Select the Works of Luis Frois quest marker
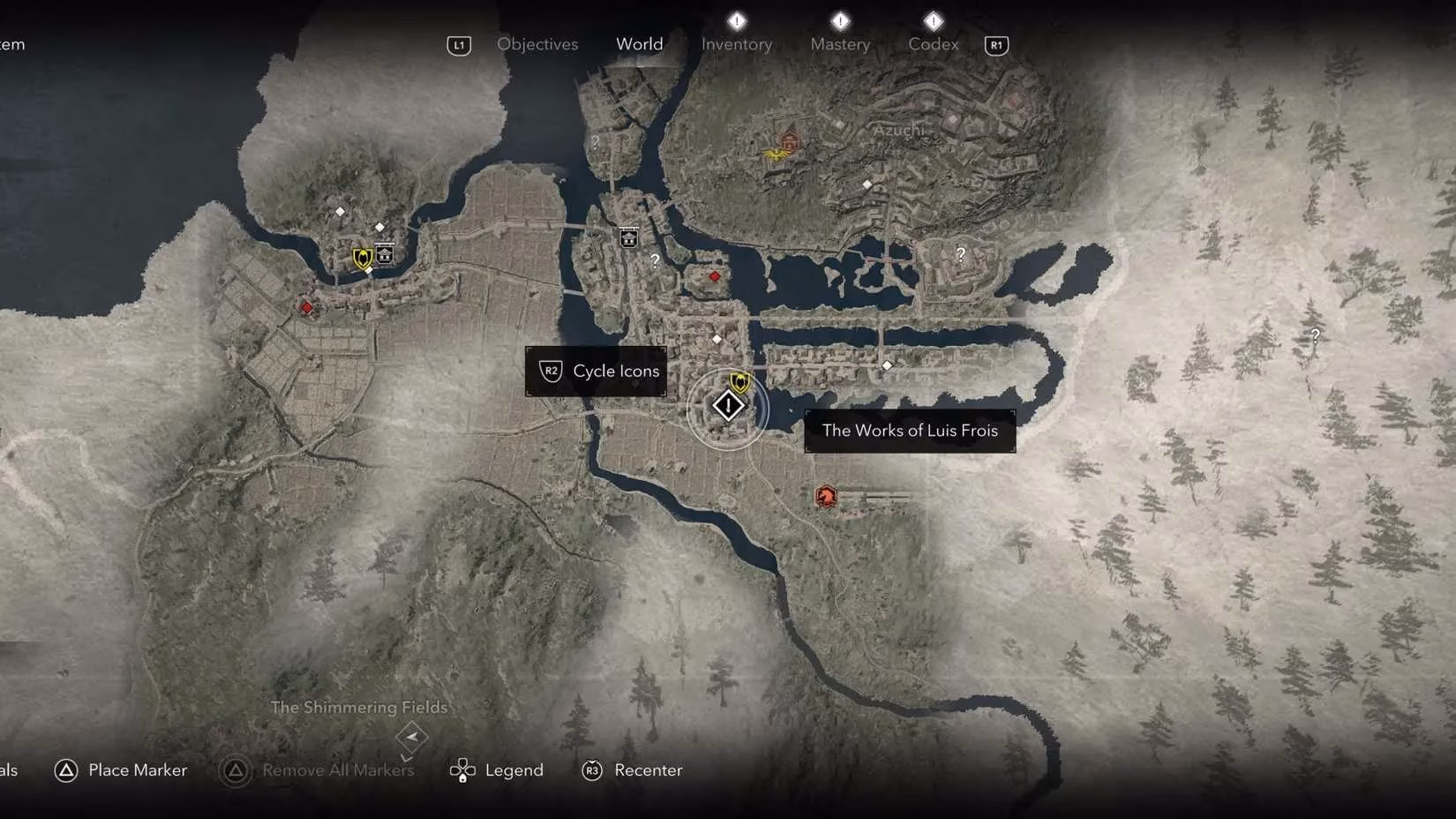1456x819 pixels. 728,406
